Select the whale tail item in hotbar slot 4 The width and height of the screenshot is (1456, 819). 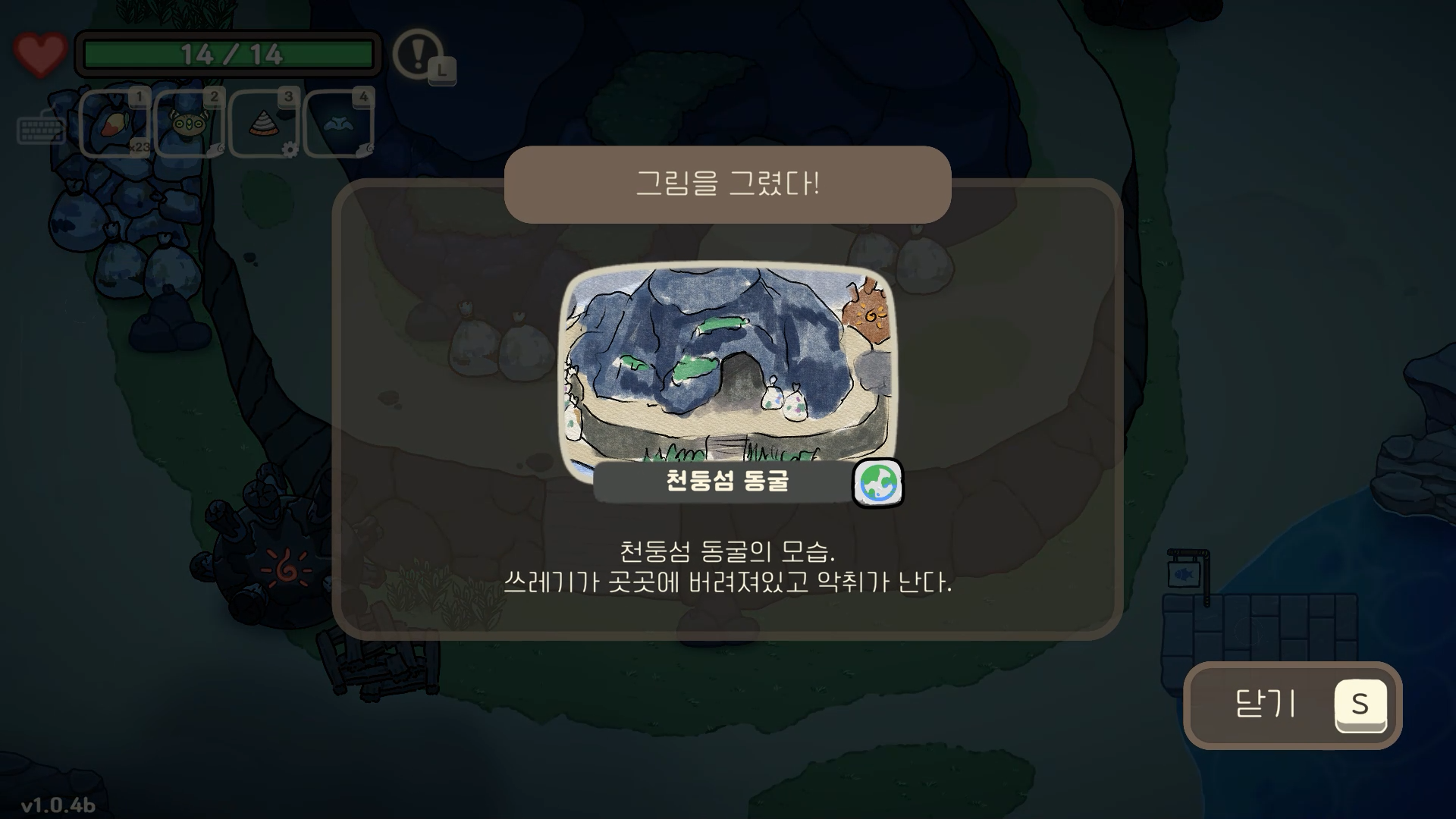(x=337, y=124)
